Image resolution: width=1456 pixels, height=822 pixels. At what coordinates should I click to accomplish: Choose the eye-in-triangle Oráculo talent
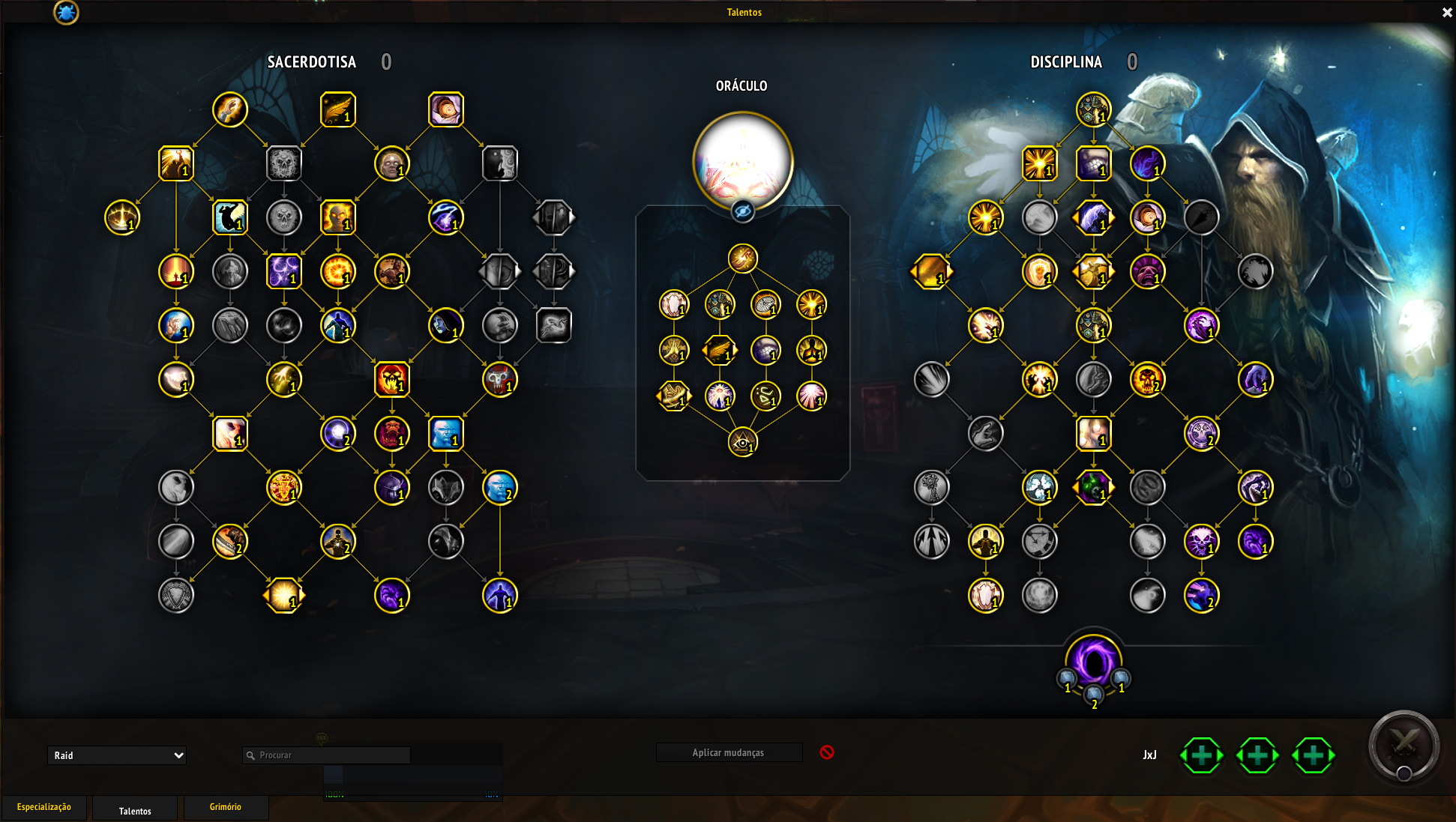click(742, 442)
